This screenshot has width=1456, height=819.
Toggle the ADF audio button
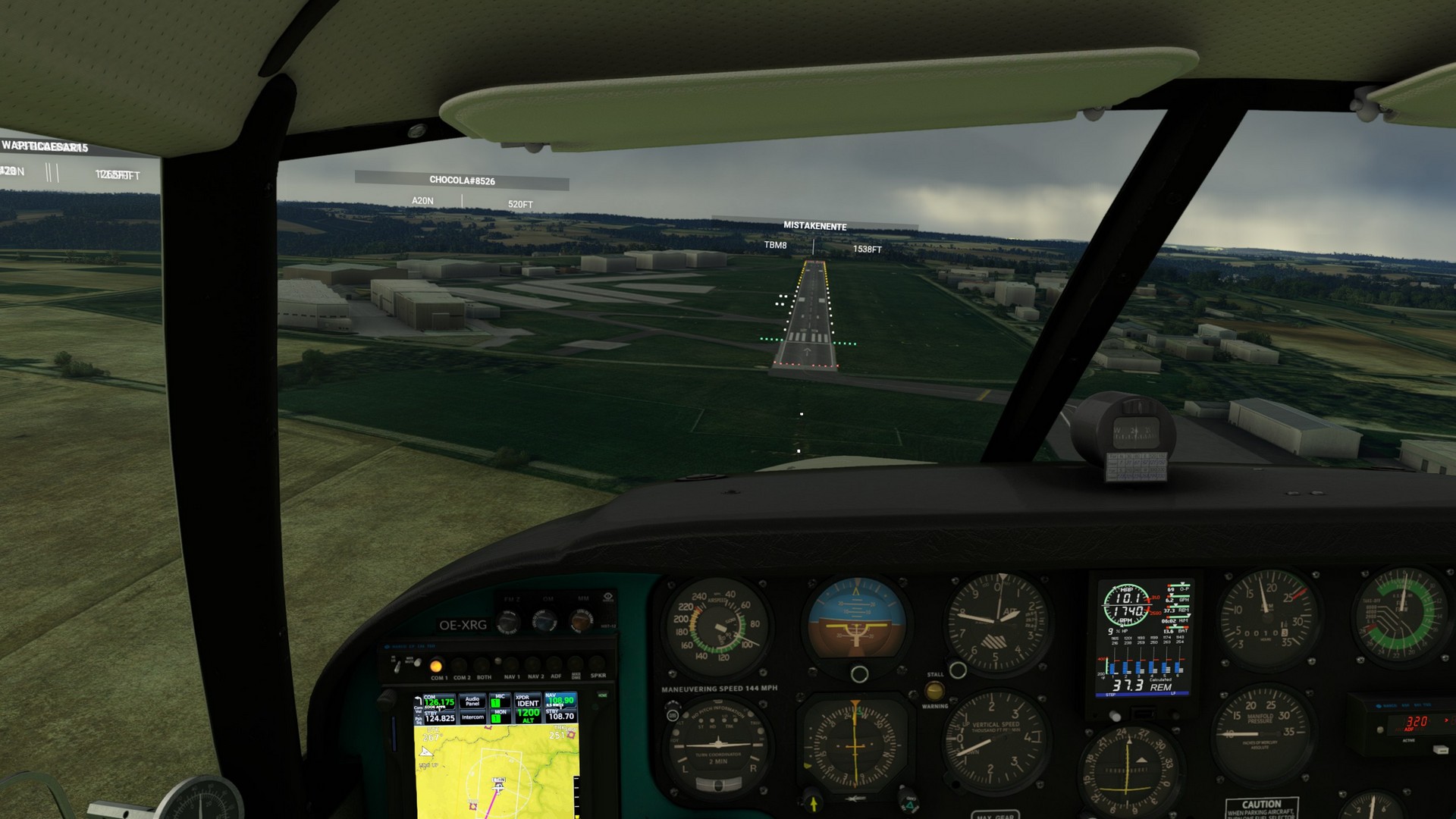[x=556, y=667]
